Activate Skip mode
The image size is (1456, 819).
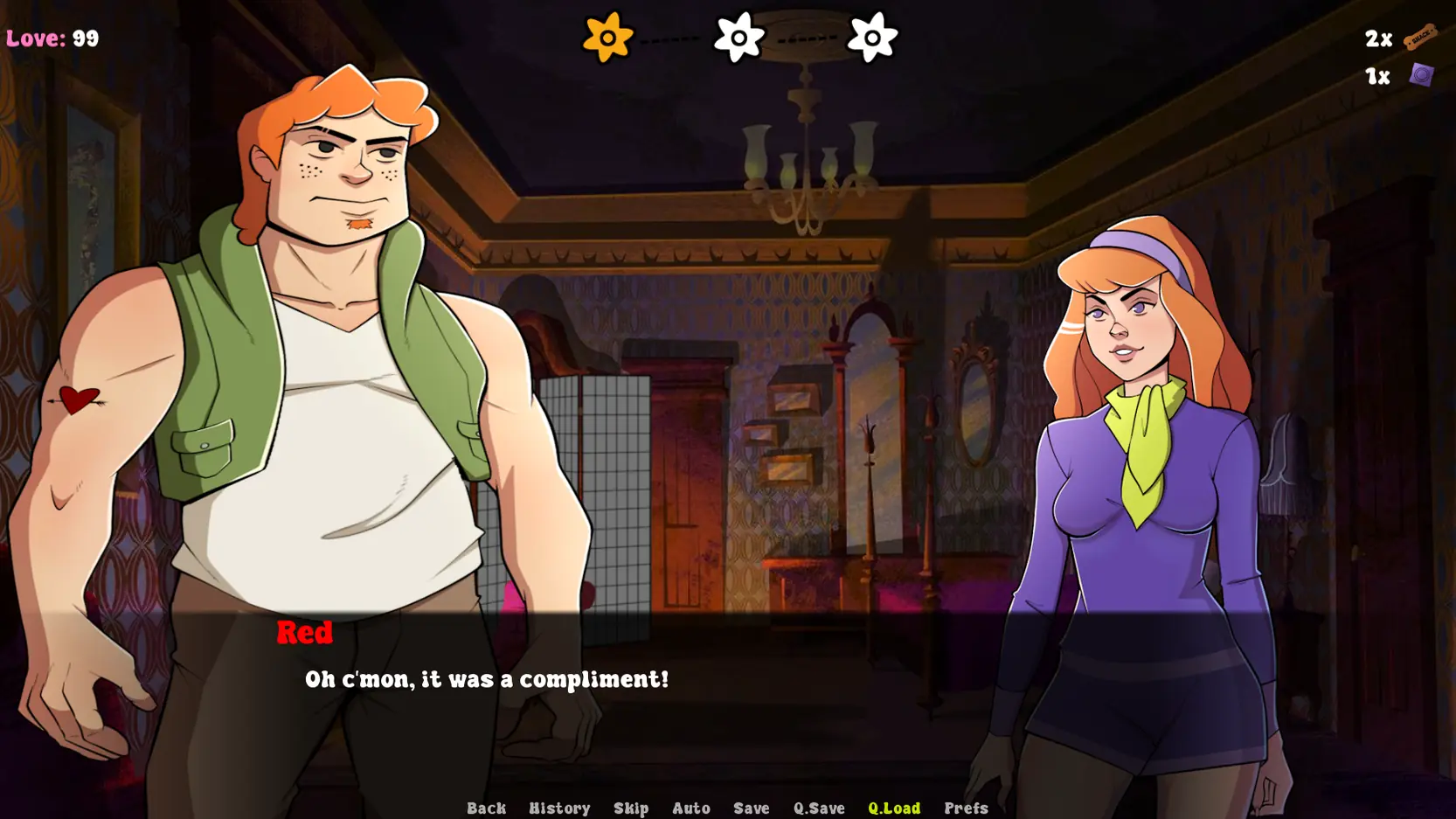(630, 808)
